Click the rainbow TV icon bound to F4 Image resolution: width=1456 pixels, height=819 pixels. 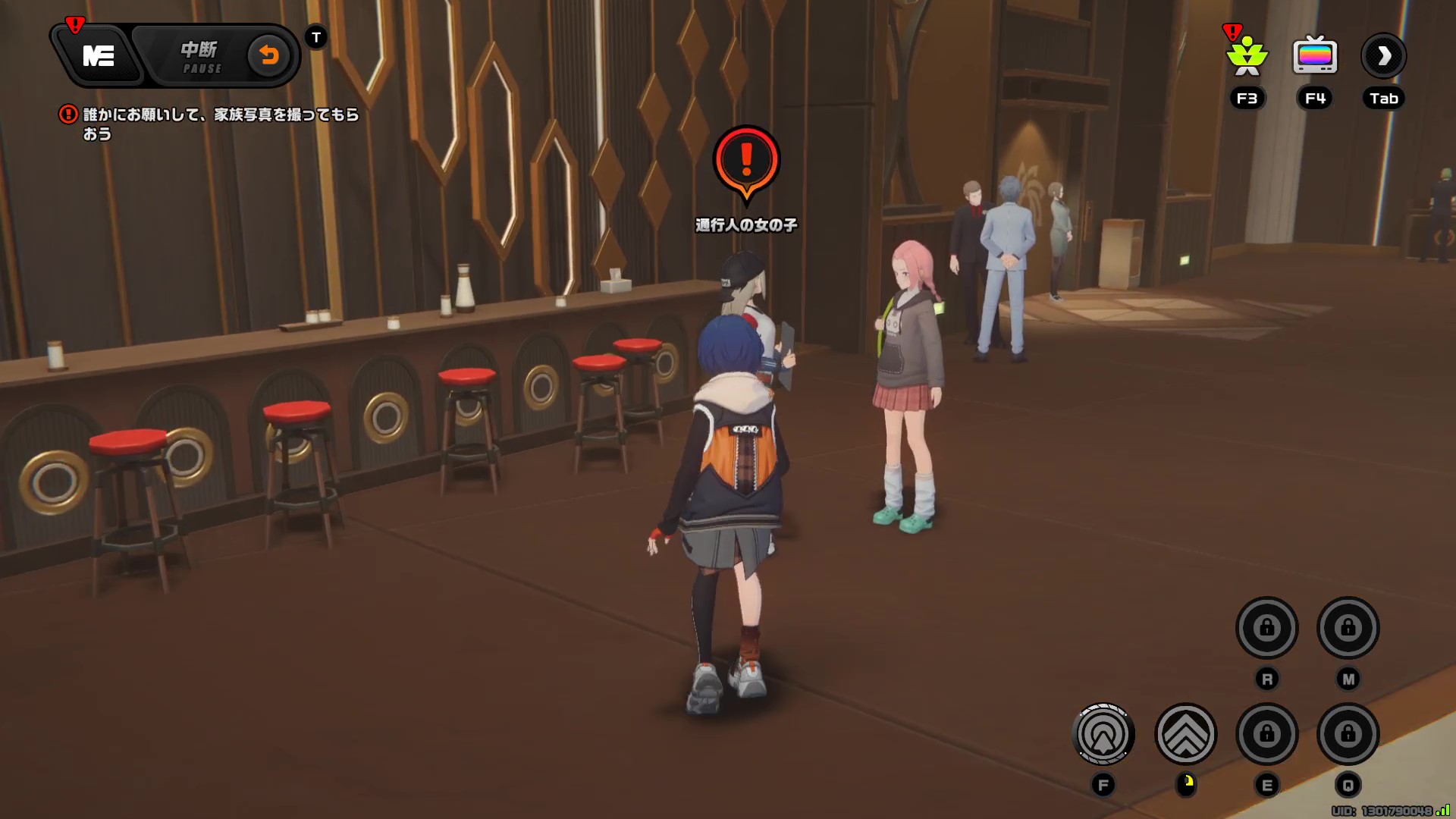point(1314,55)
